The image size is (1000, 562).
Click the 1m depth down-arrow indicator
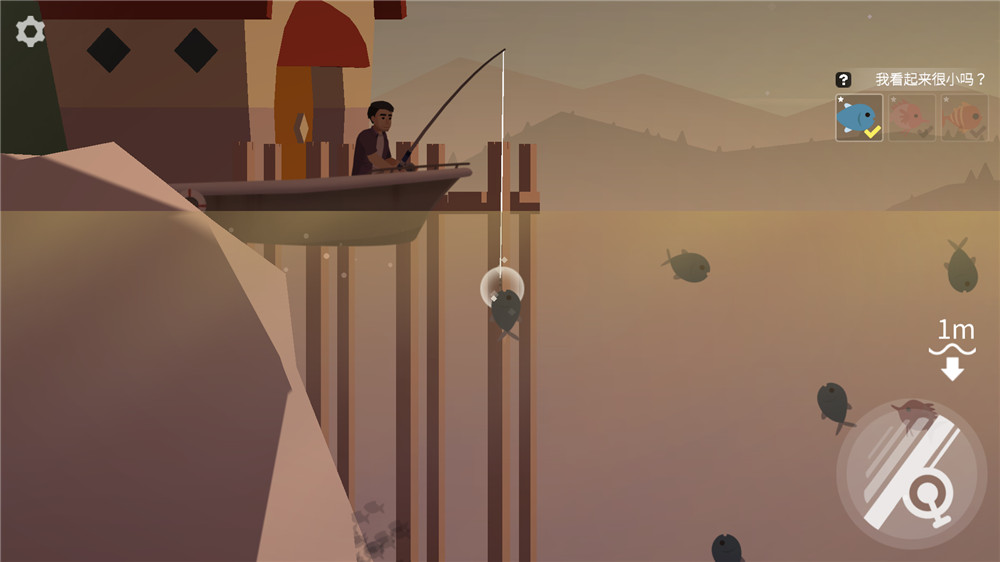pyautogui.click(x=952, y=369)
